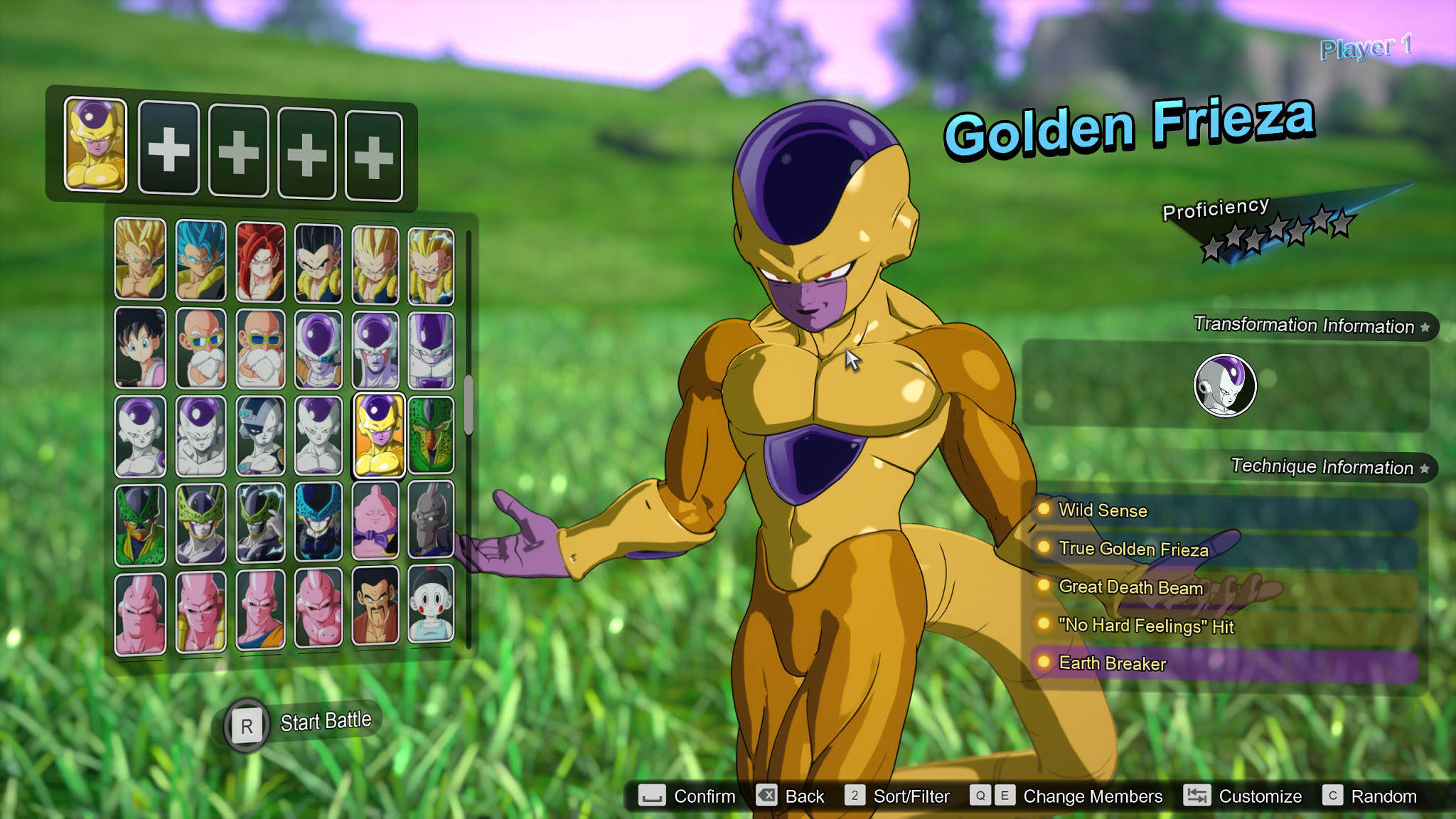Select the Super Saiyan Blue Gogeta portrait

pyautogui.click(x=201, y=259)
